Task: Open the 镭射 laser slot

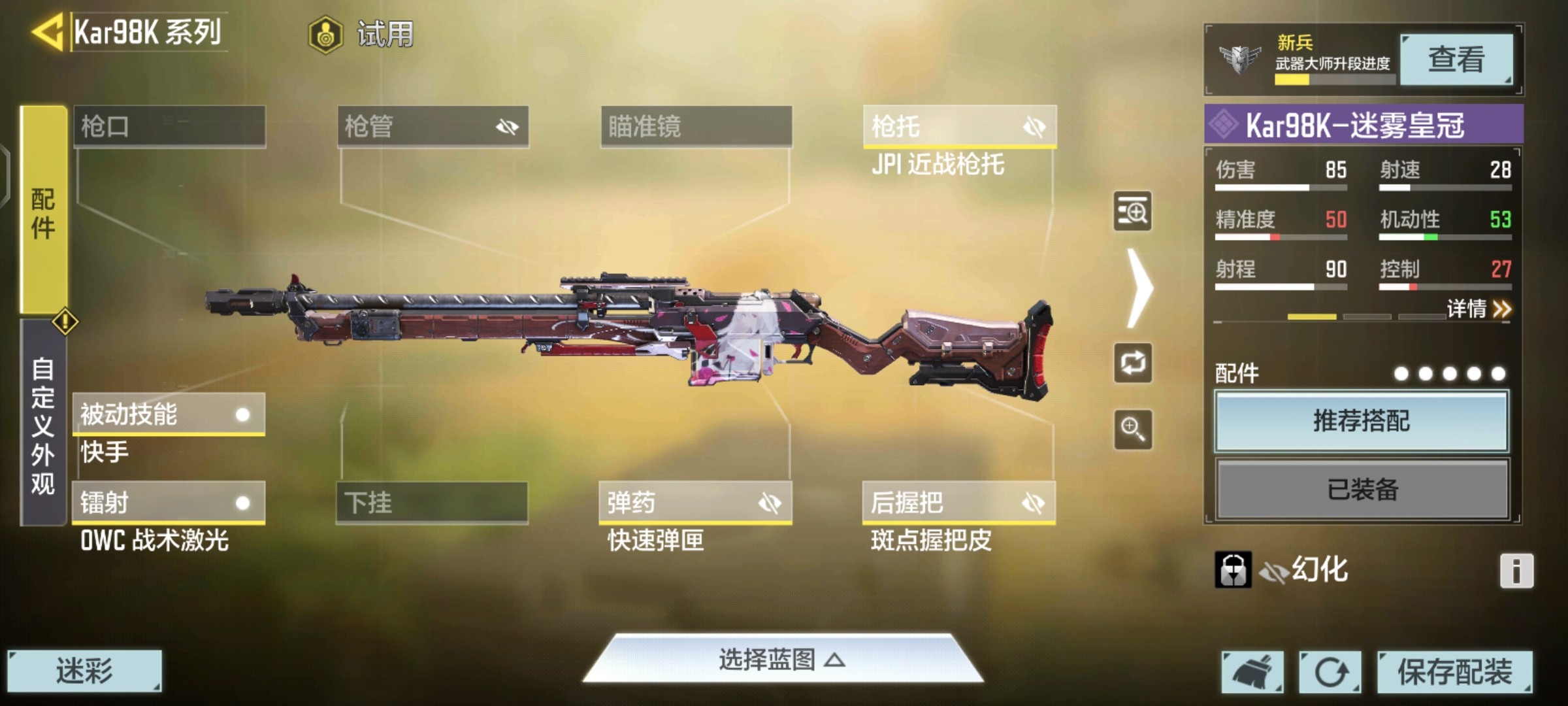Action: [169, 503]
